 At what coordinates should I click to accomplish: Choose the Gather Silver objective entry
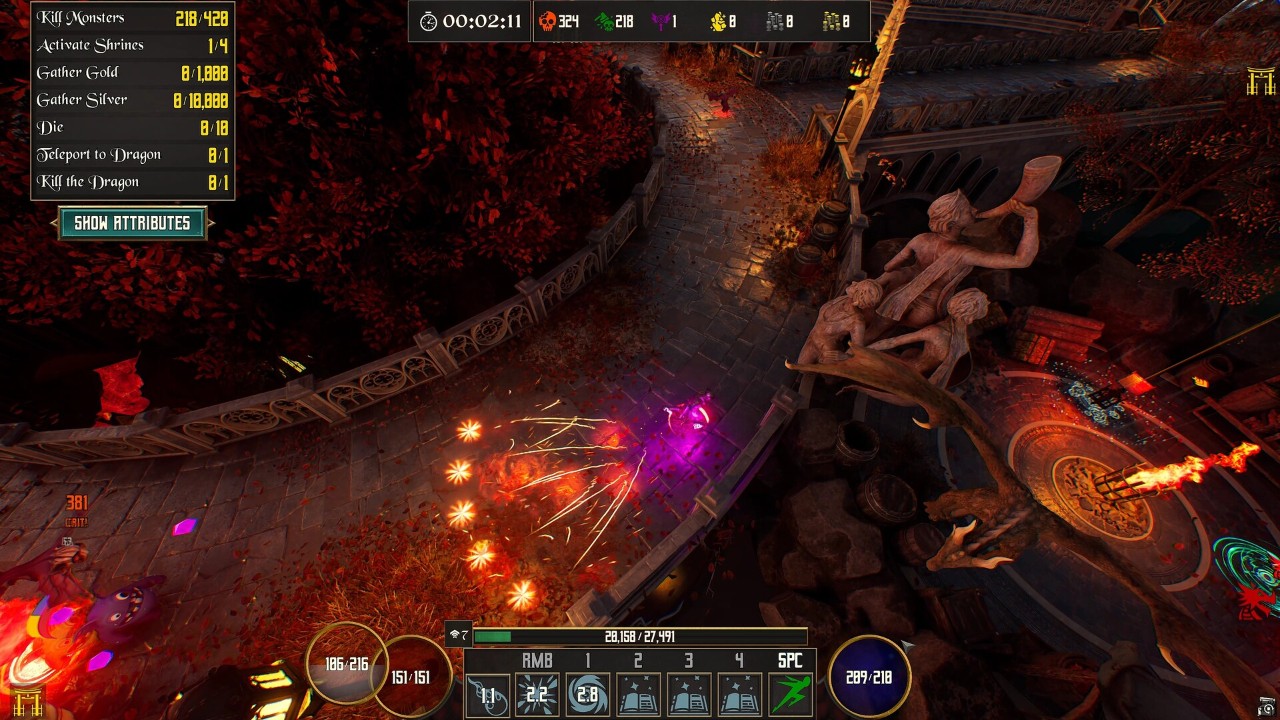[x=132, y=100]
